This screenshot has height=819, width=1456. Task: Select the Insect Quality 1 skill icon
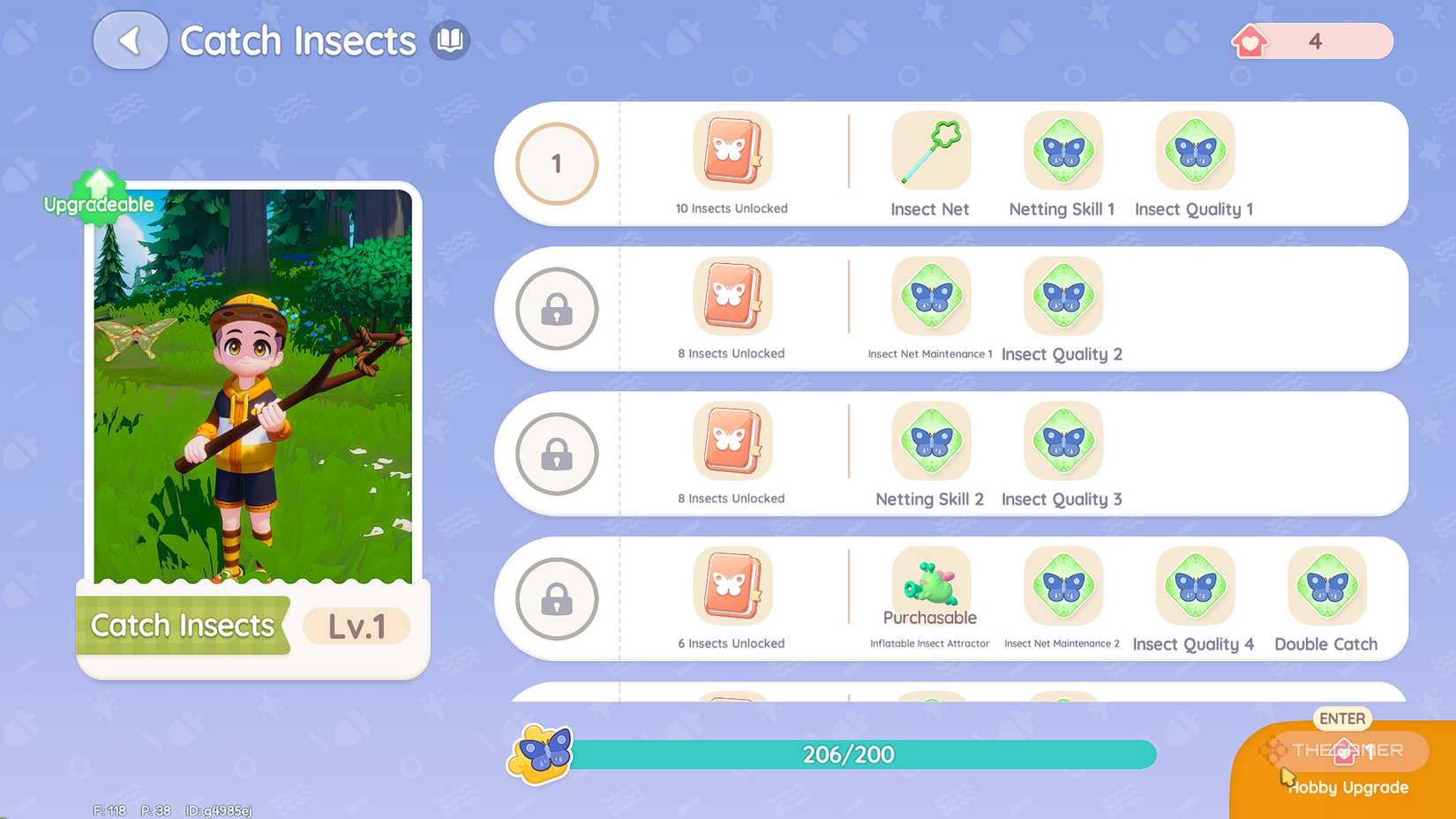1194,152
